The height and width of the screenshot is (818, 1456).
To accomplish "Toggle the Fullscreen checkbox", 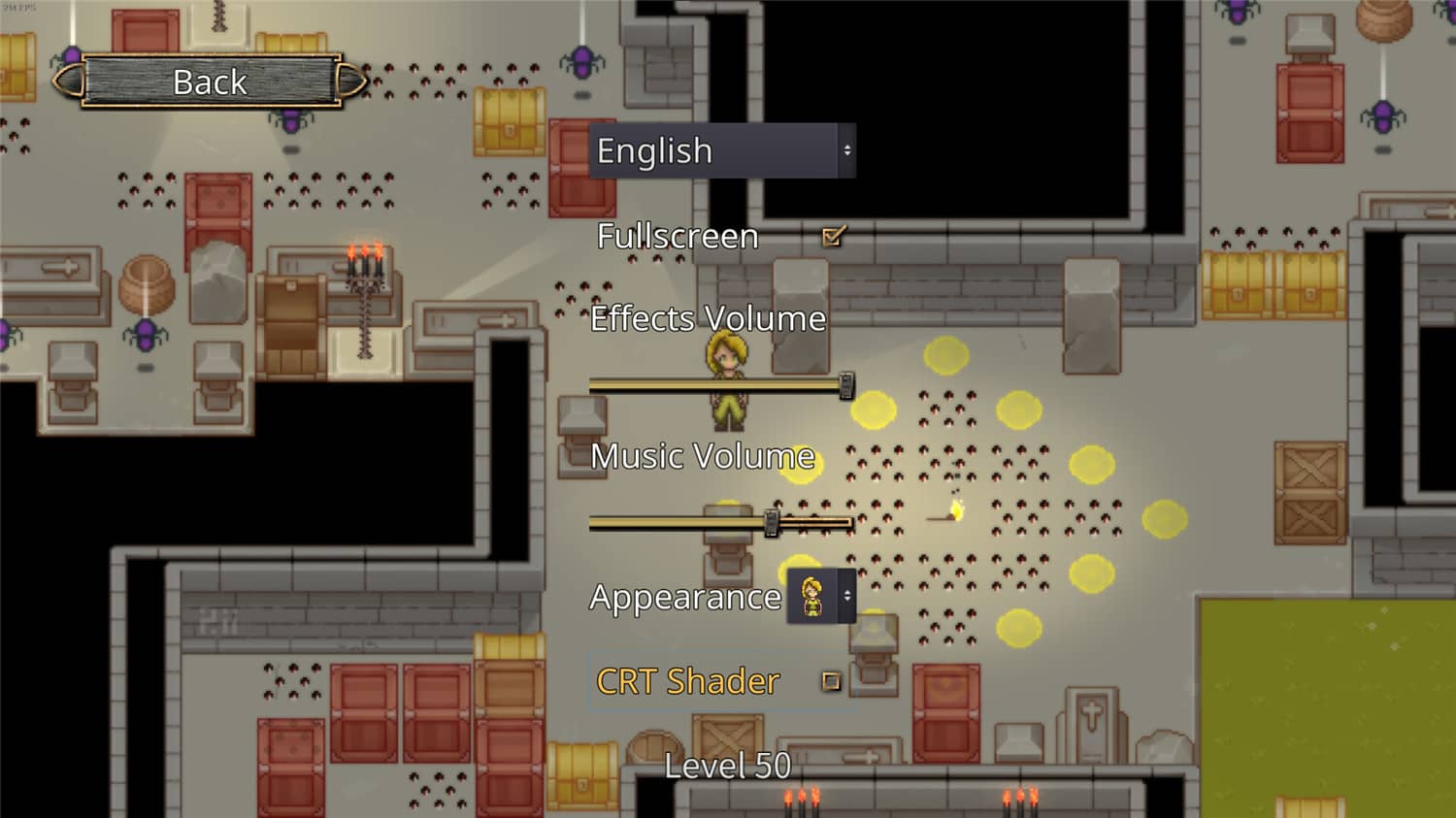I will pyautogui.click(x=832, y=236).
